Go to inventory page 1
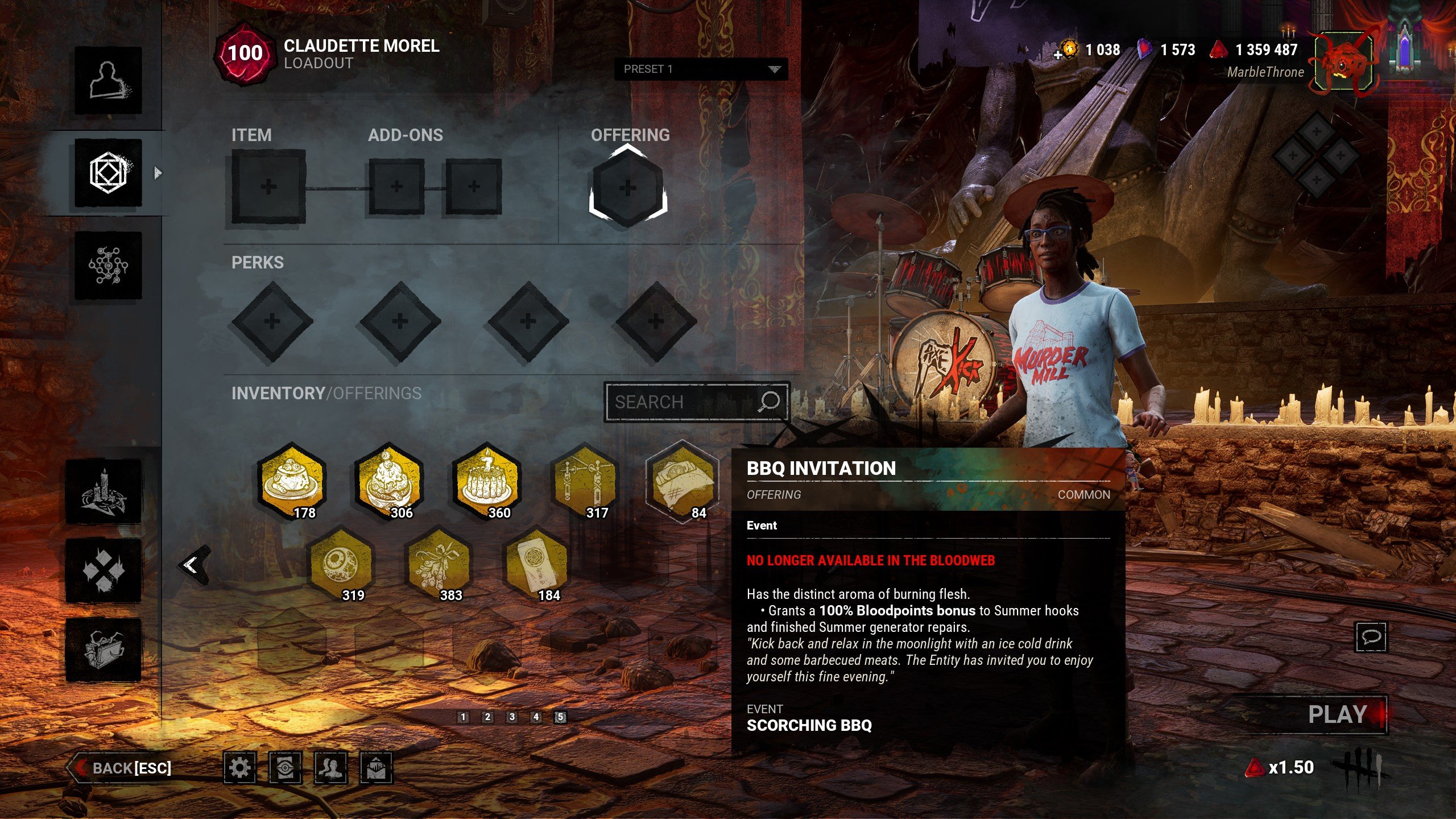 [x=463, y=717]
